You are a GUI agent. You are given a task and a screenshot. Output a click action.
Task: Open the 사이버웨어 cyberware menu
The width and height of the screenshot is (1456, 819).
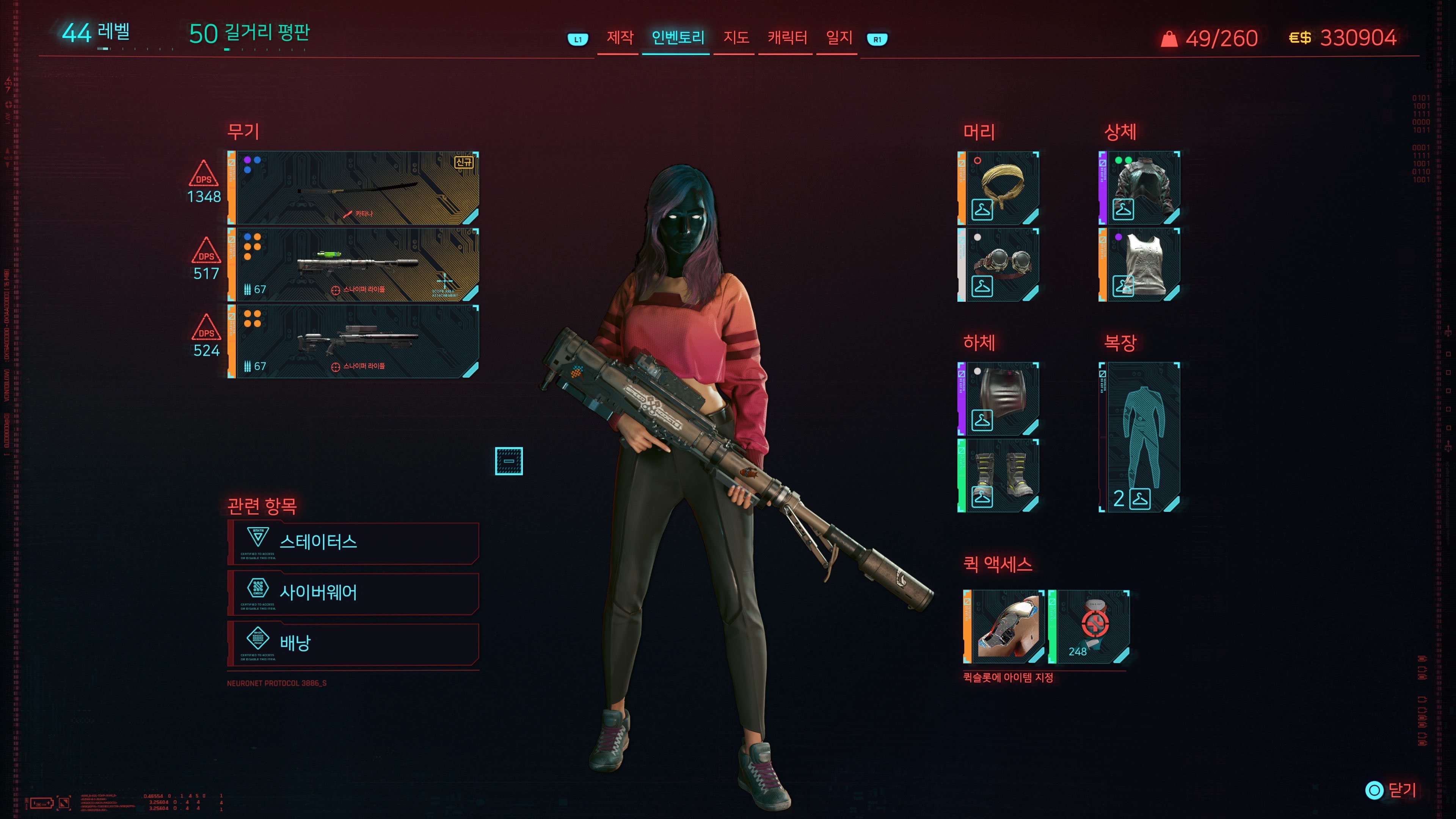click(x=354, y=593)
